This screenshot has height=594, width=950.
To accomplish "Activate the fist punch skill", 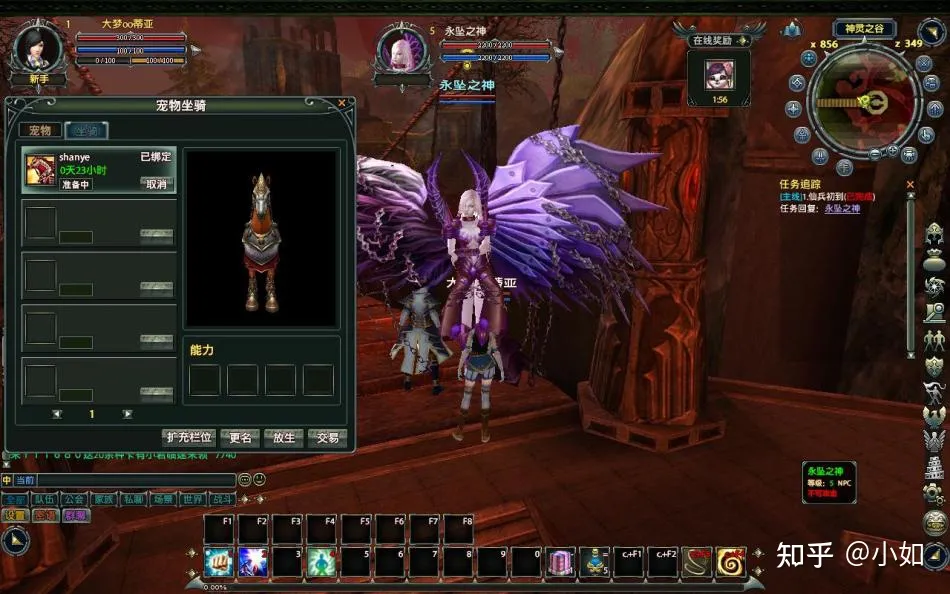I will coord(218,561).
